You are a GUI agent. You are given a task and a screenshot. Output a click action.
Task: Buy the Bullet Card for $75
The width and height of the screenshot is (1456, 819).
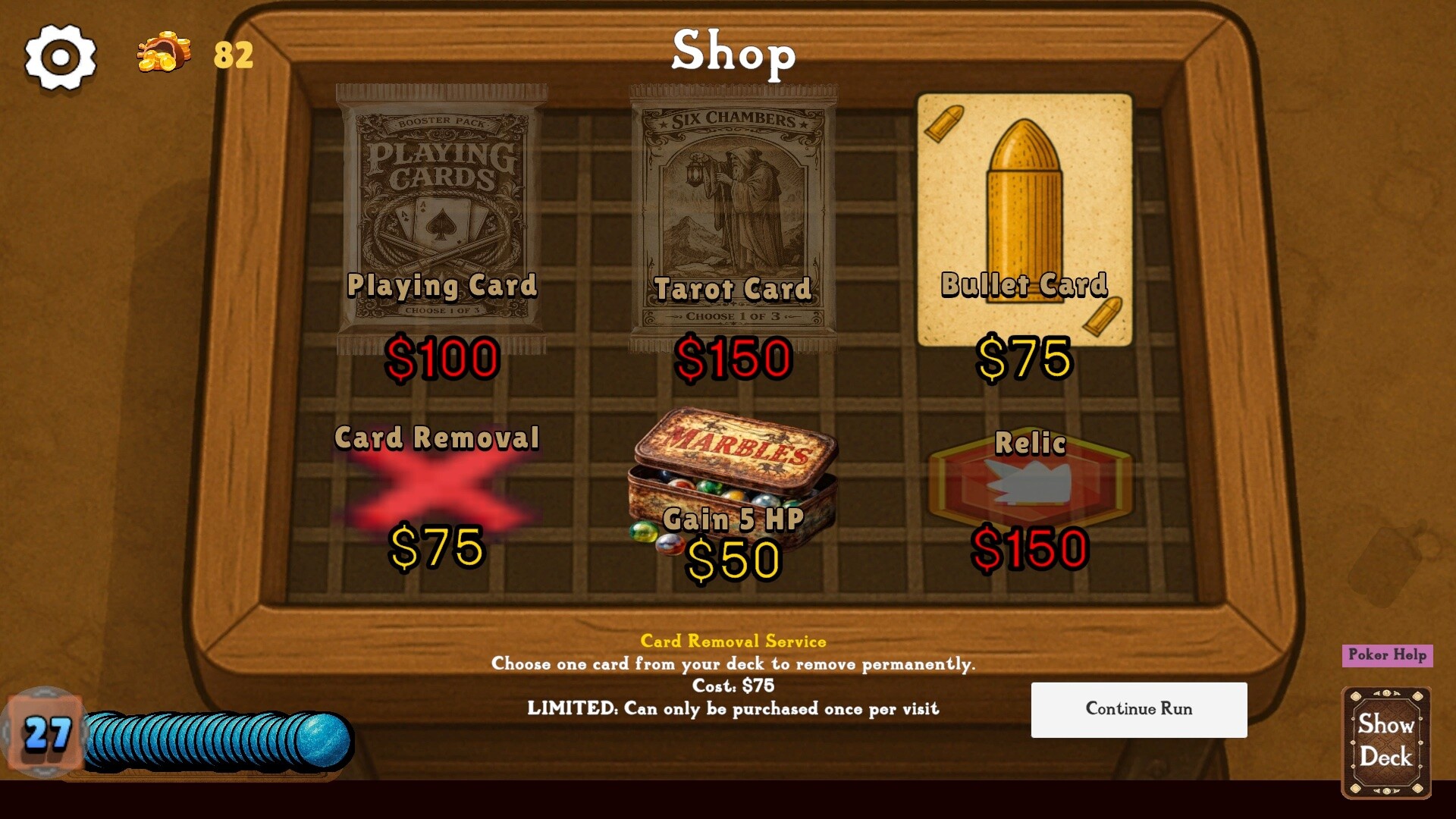(x=1024, y=216)
